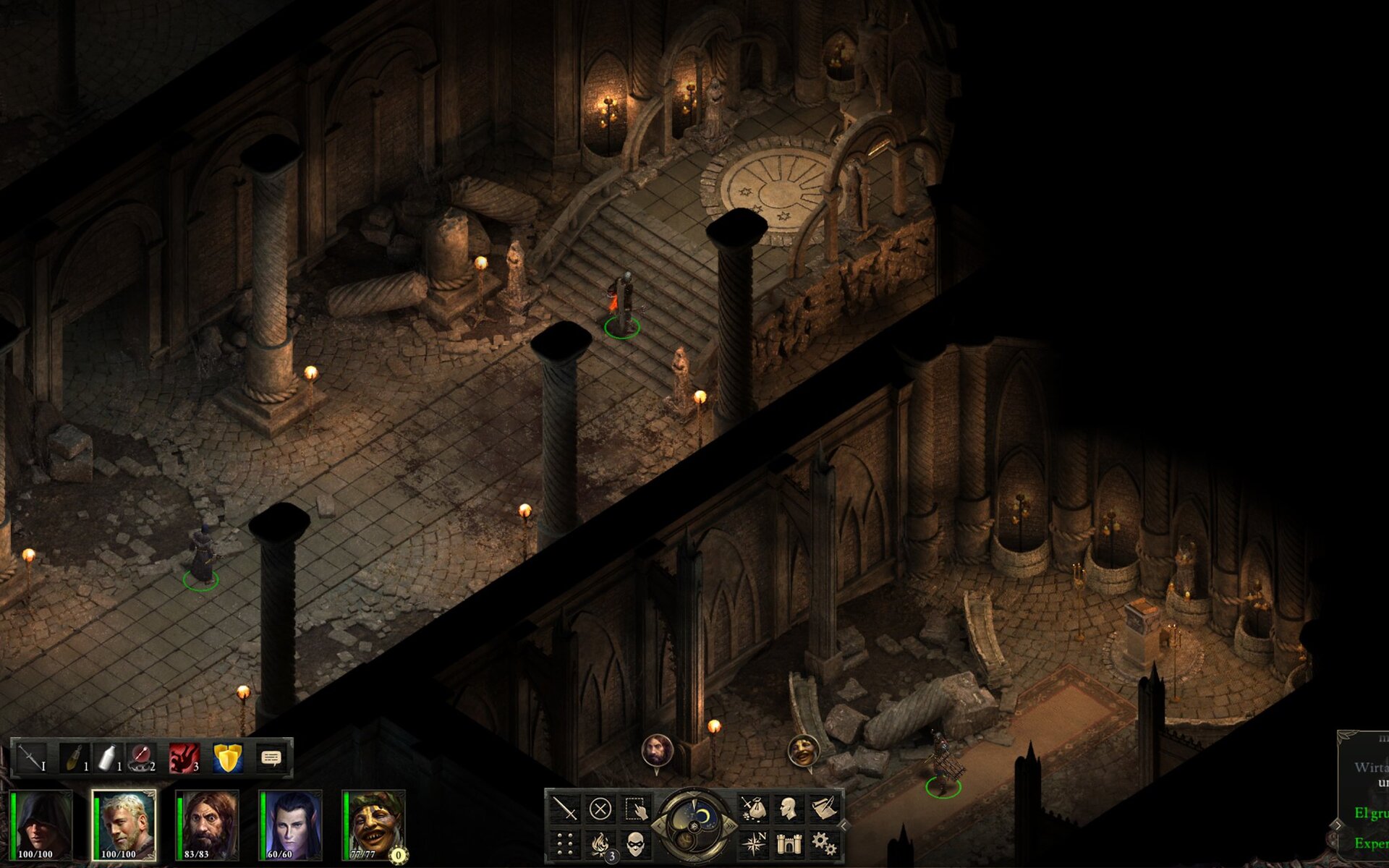1389x868 pixels.
Task: Collapse the combat log with its arrow
Action: pos(1338,825)
